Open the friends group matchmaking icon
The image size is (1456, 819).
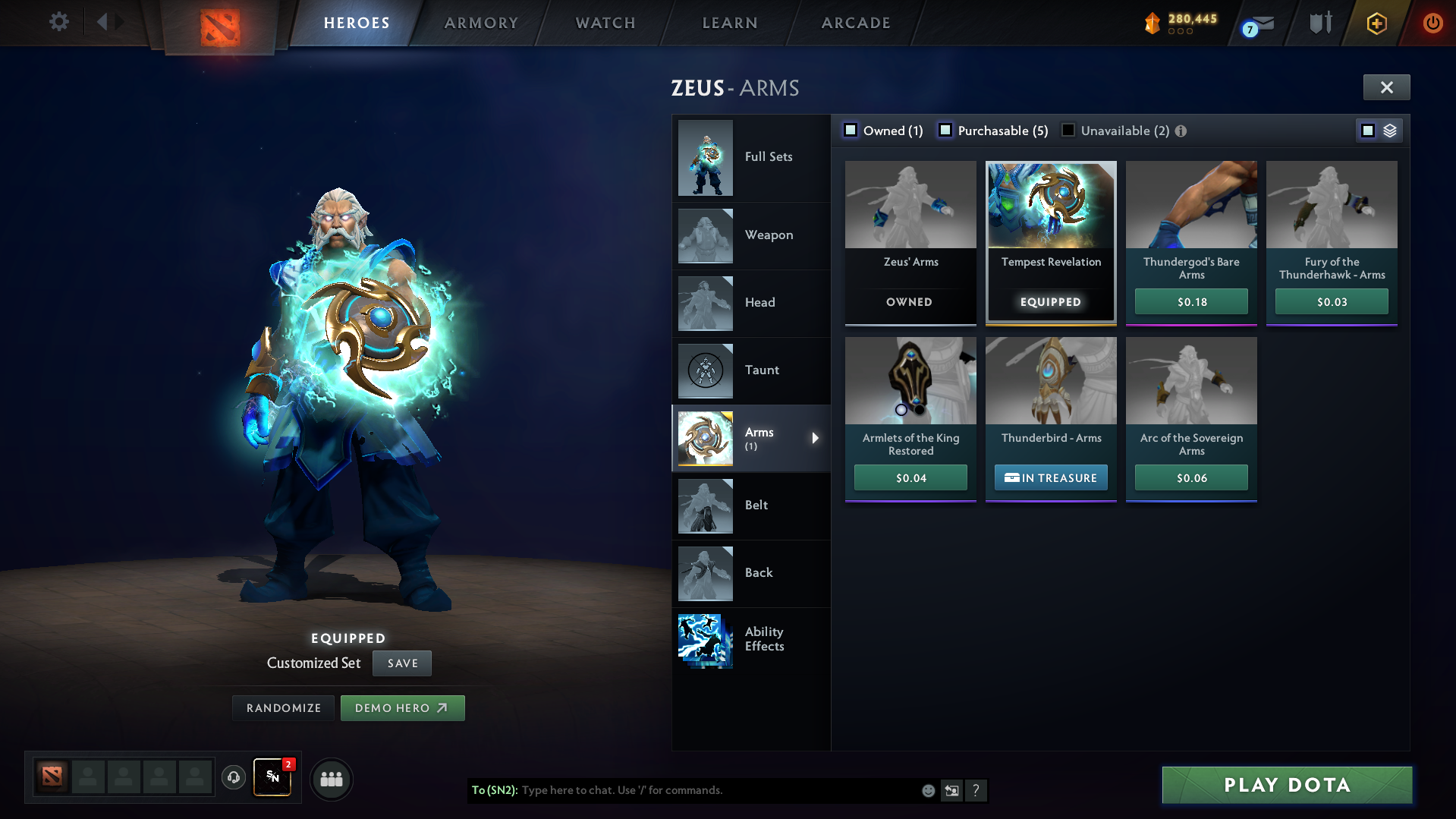(x=331, y=779)
